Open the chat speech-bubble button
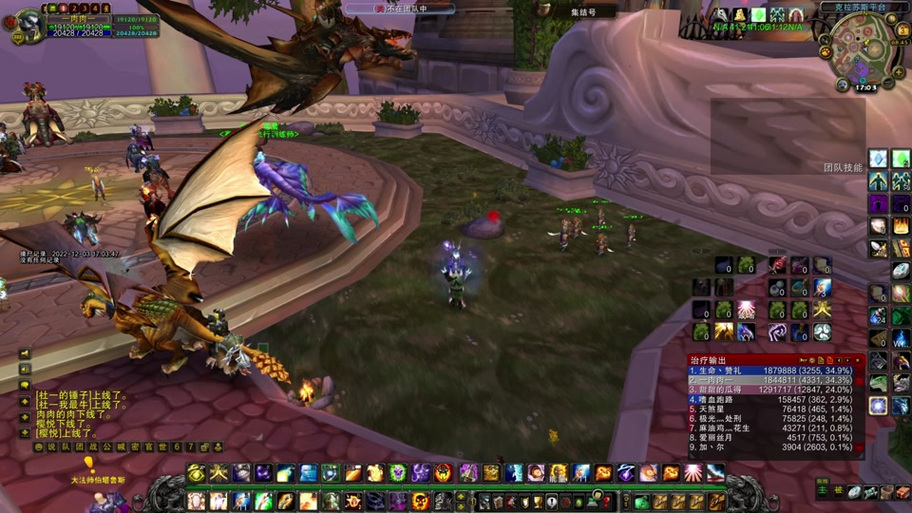Viewport: 912px width, 513px height. pos(25,385)
